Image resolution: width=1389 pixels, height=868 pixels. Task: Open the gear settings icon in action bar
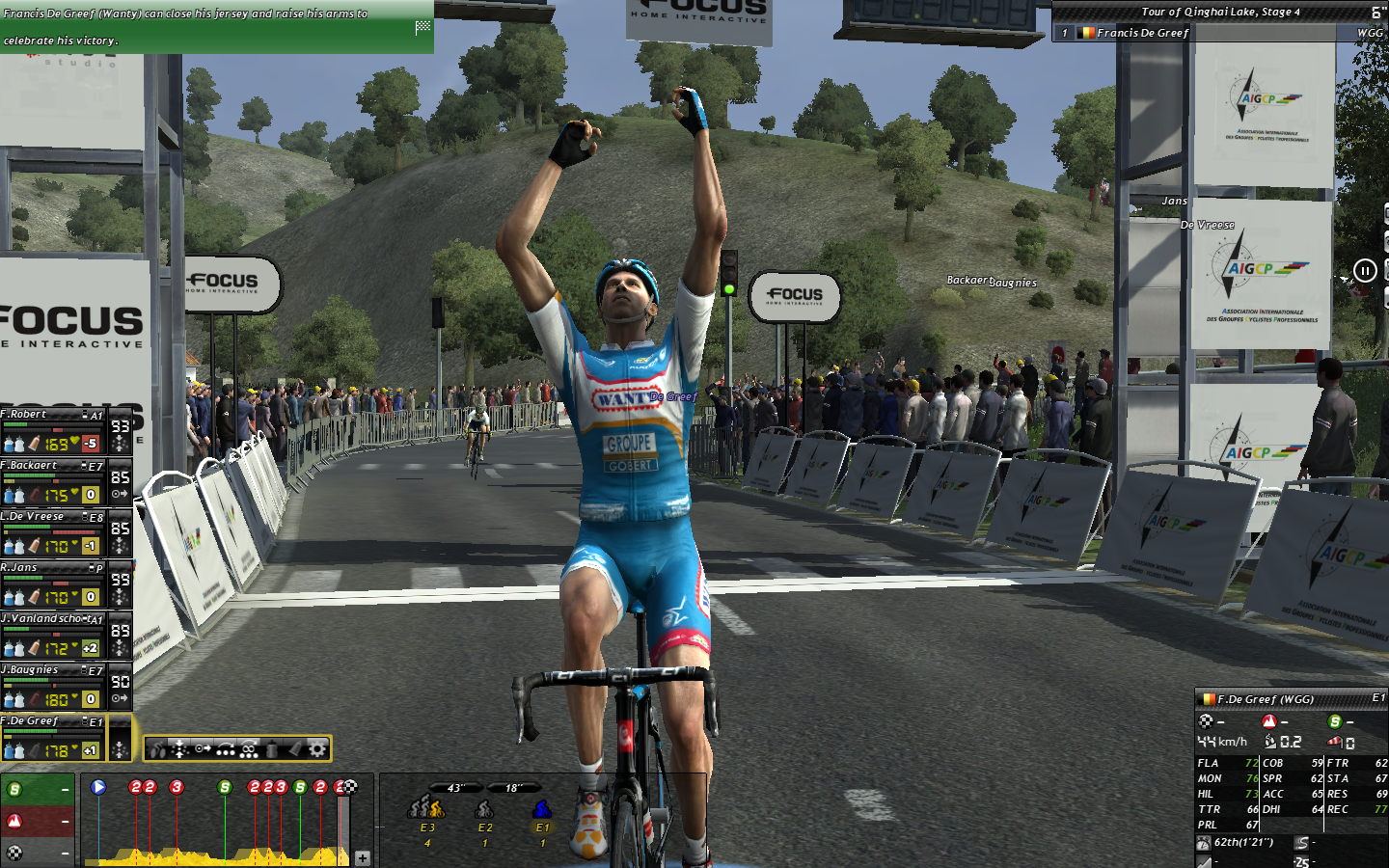[x=316, y=748]
